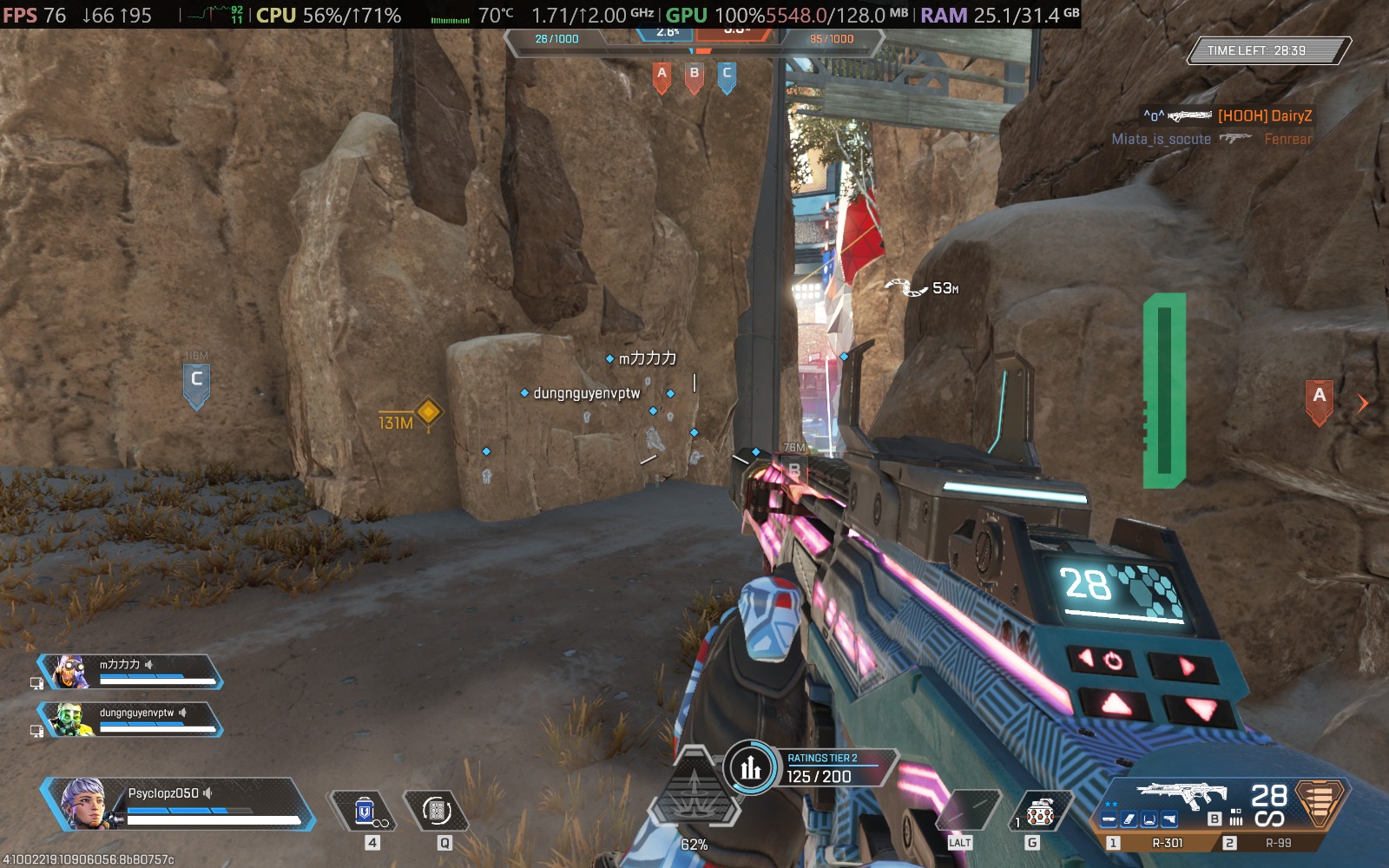The height and width of the screenshot is (868, 1389).
Task: Select the barrel attachment icon on the R-301
Action: [1109, 819]
